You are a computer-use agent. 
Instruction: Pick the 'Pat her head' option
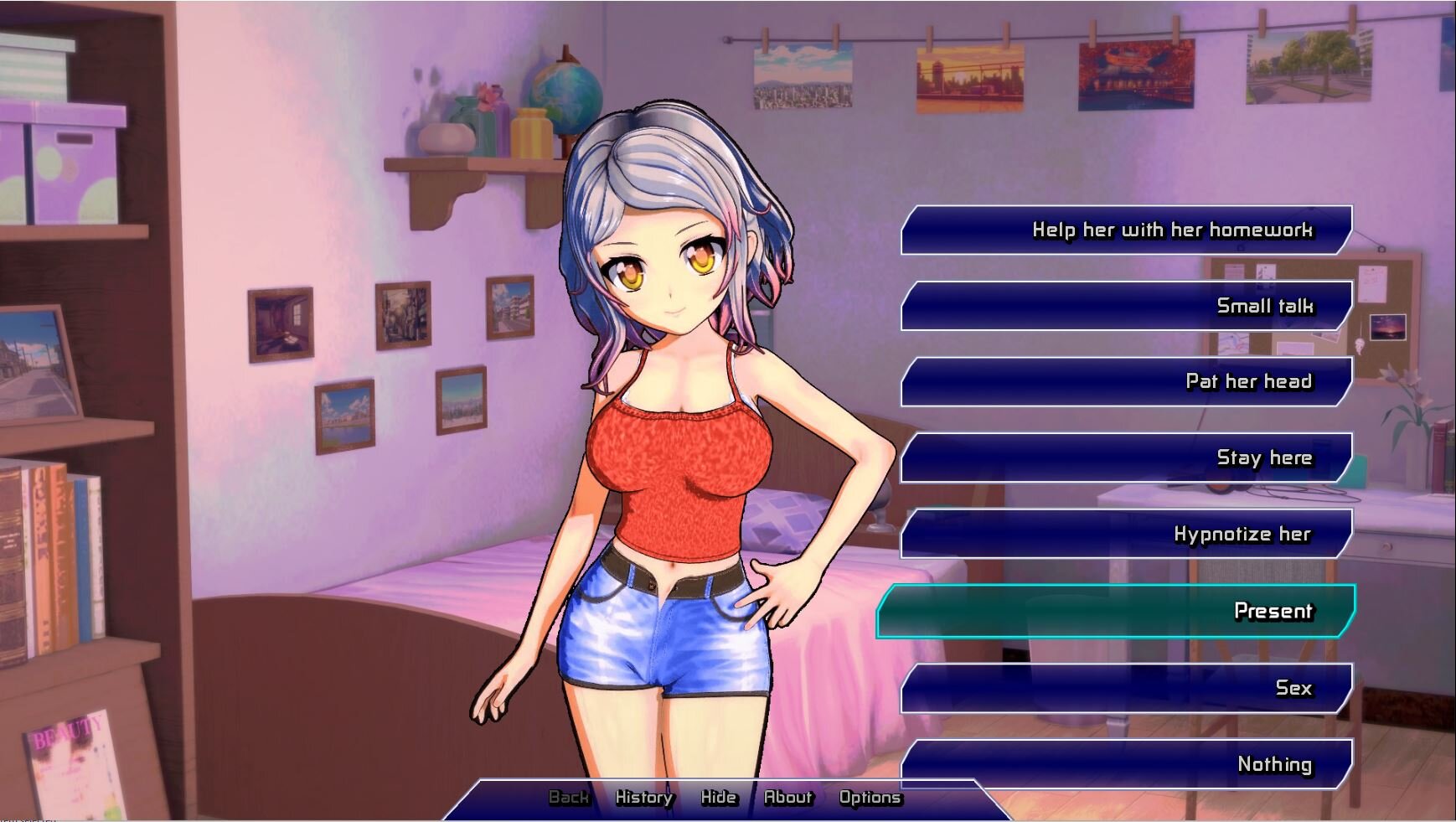tap(1127, 382)
